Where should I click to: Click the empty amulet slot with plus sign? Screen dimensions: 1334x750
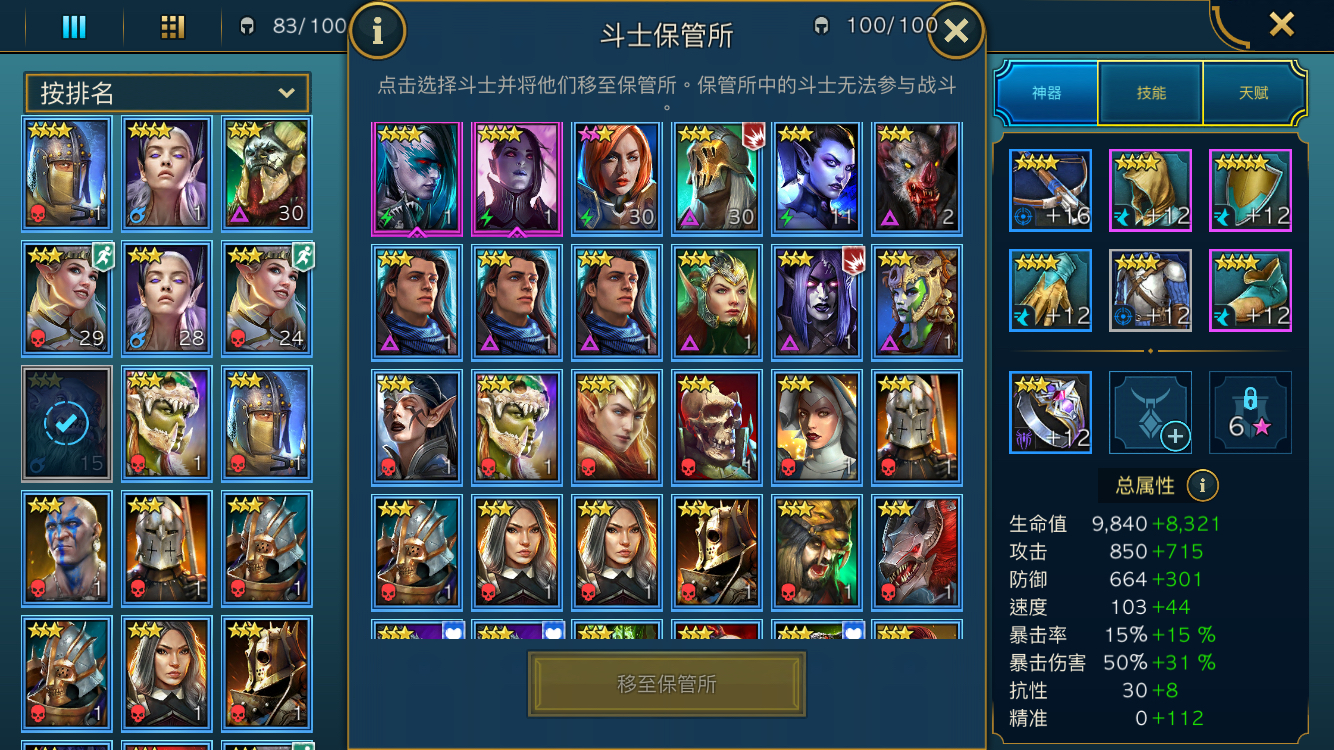coord(1150,413)
